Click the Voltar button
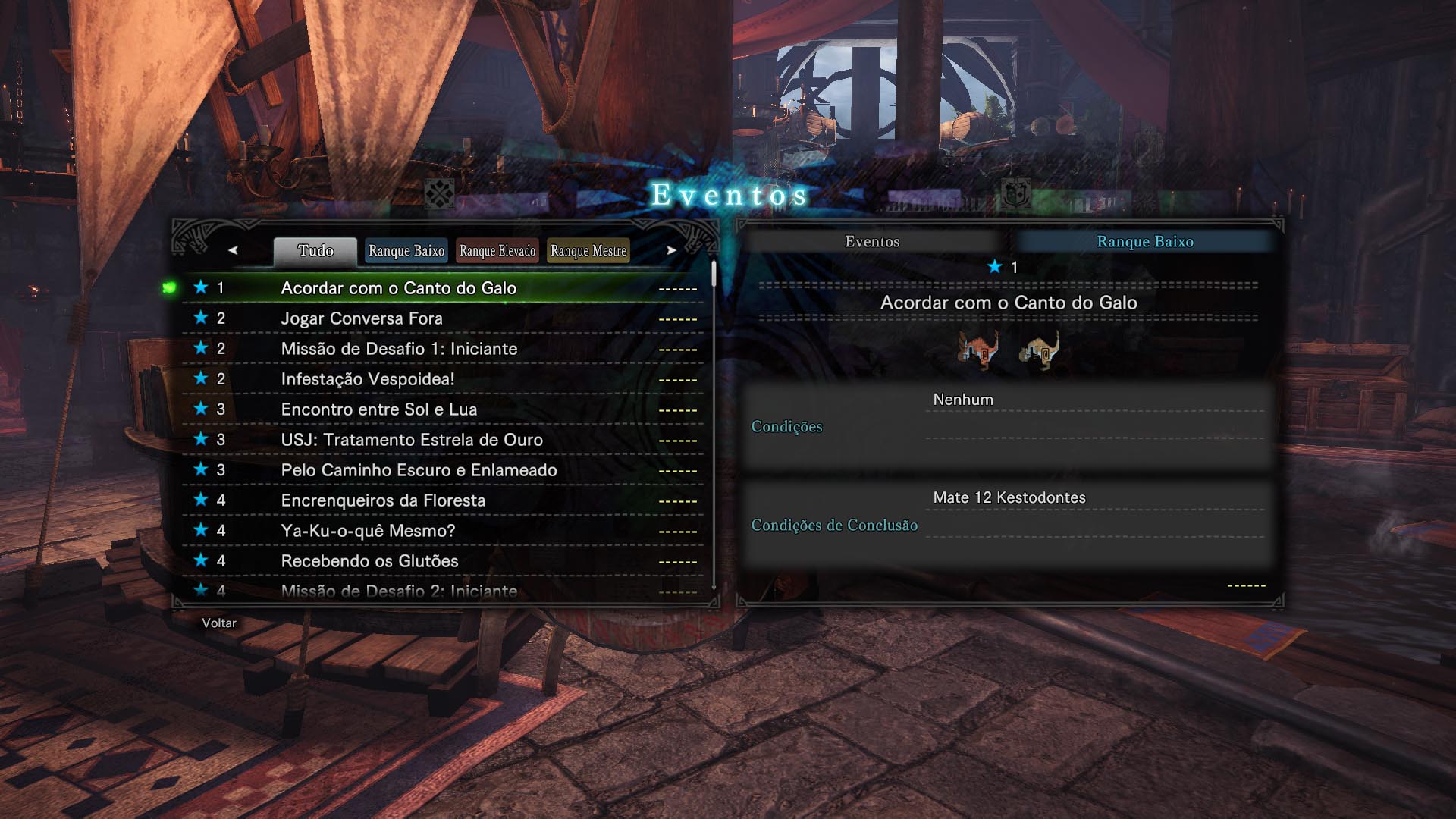This screenshot has width=1456, height=819. pos(218,622)
